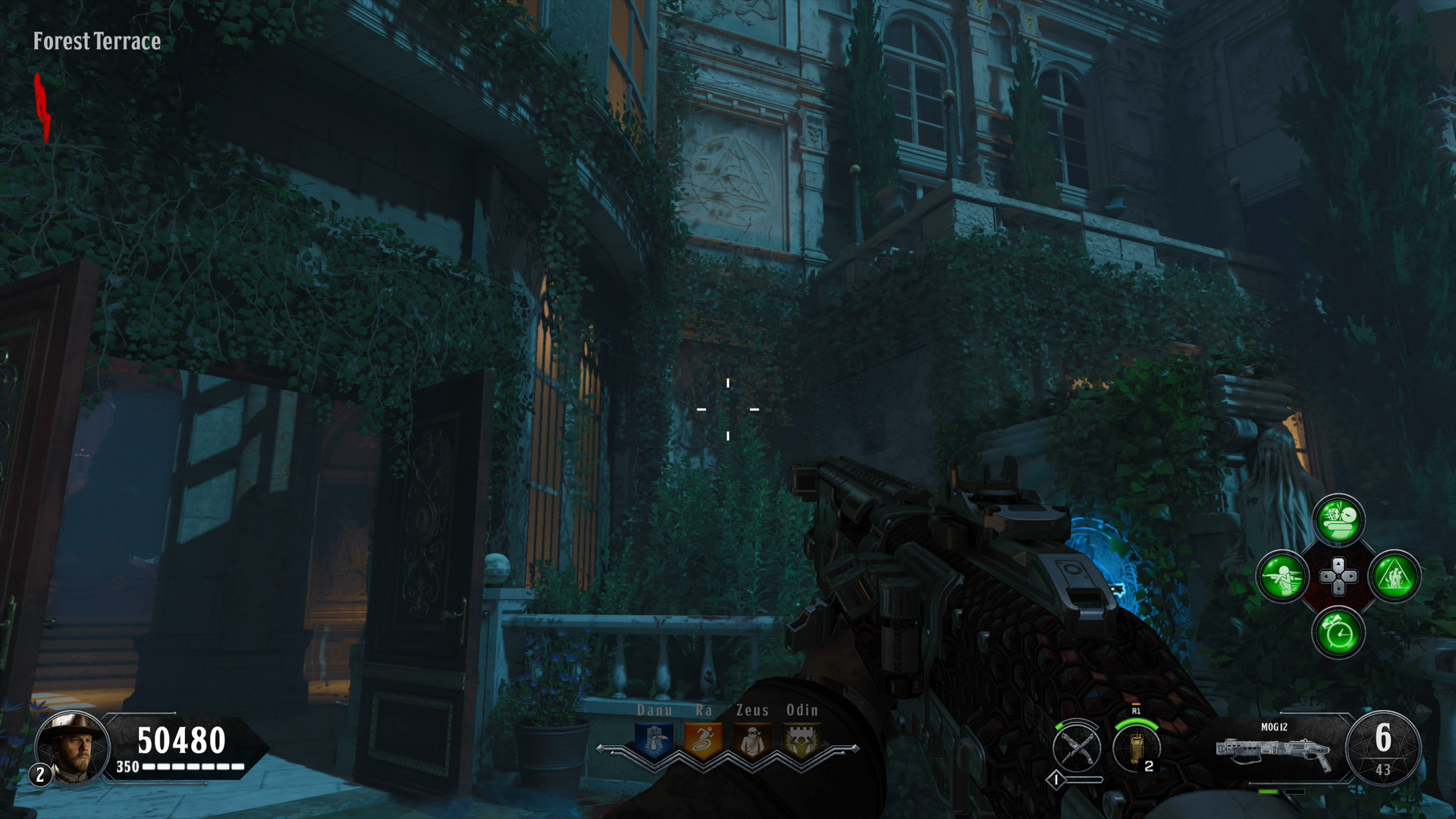Select the Ra running-man perk icon
The height and width of the screenshot is (819, 1456).
(x=703, y=741)
